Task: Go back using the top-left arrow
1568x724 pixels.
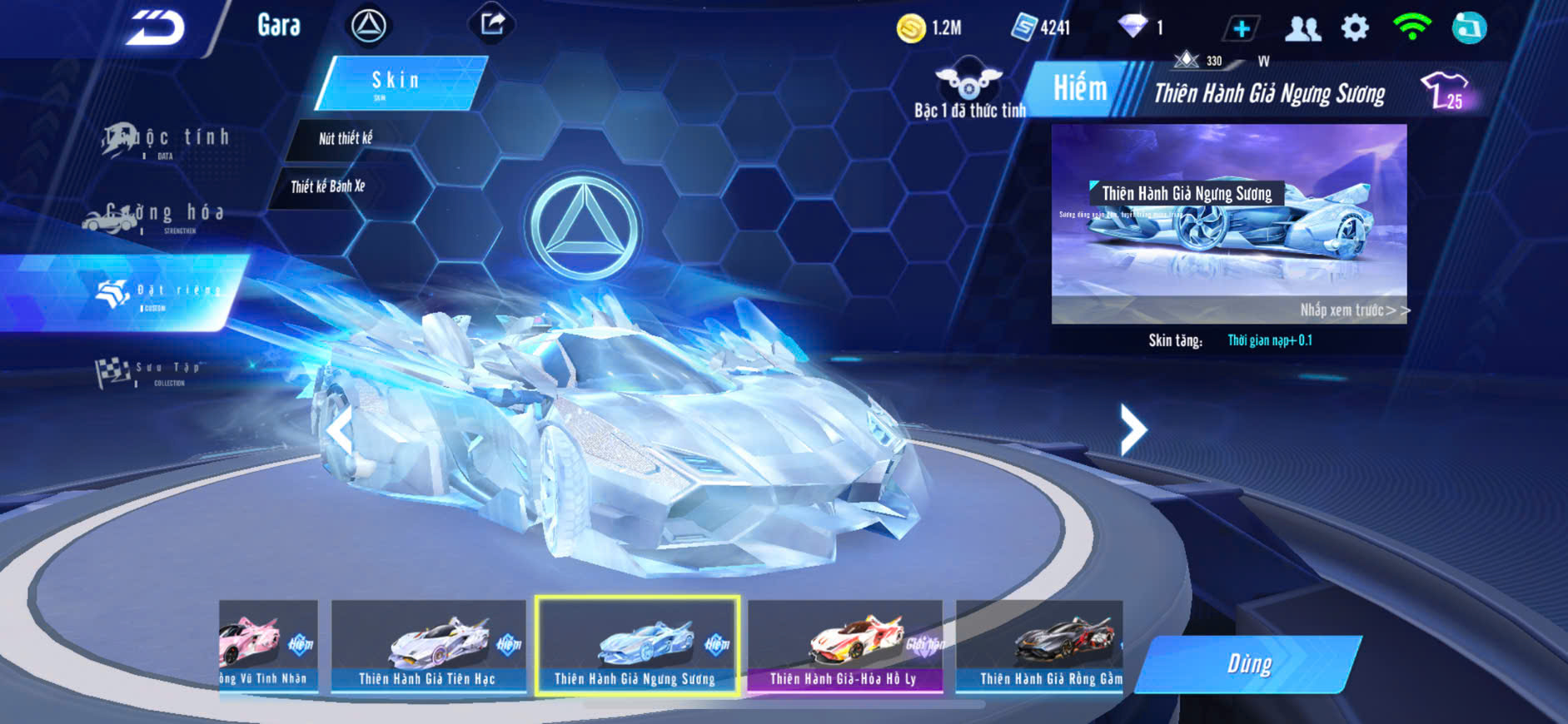Action: (155, 28)
